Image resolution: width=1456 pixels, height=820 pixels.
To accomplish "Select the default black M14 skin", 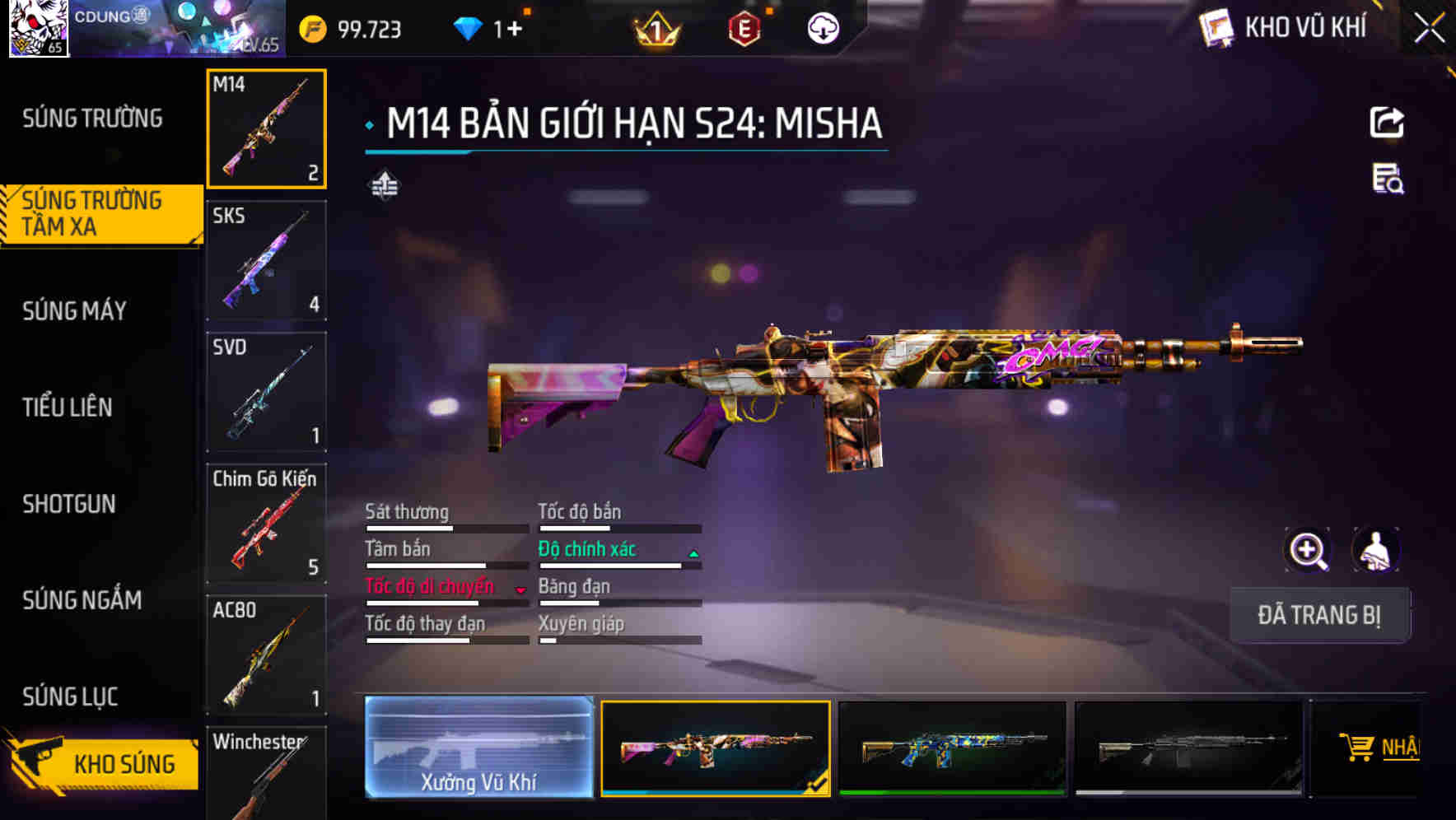I will [1188, 748].
